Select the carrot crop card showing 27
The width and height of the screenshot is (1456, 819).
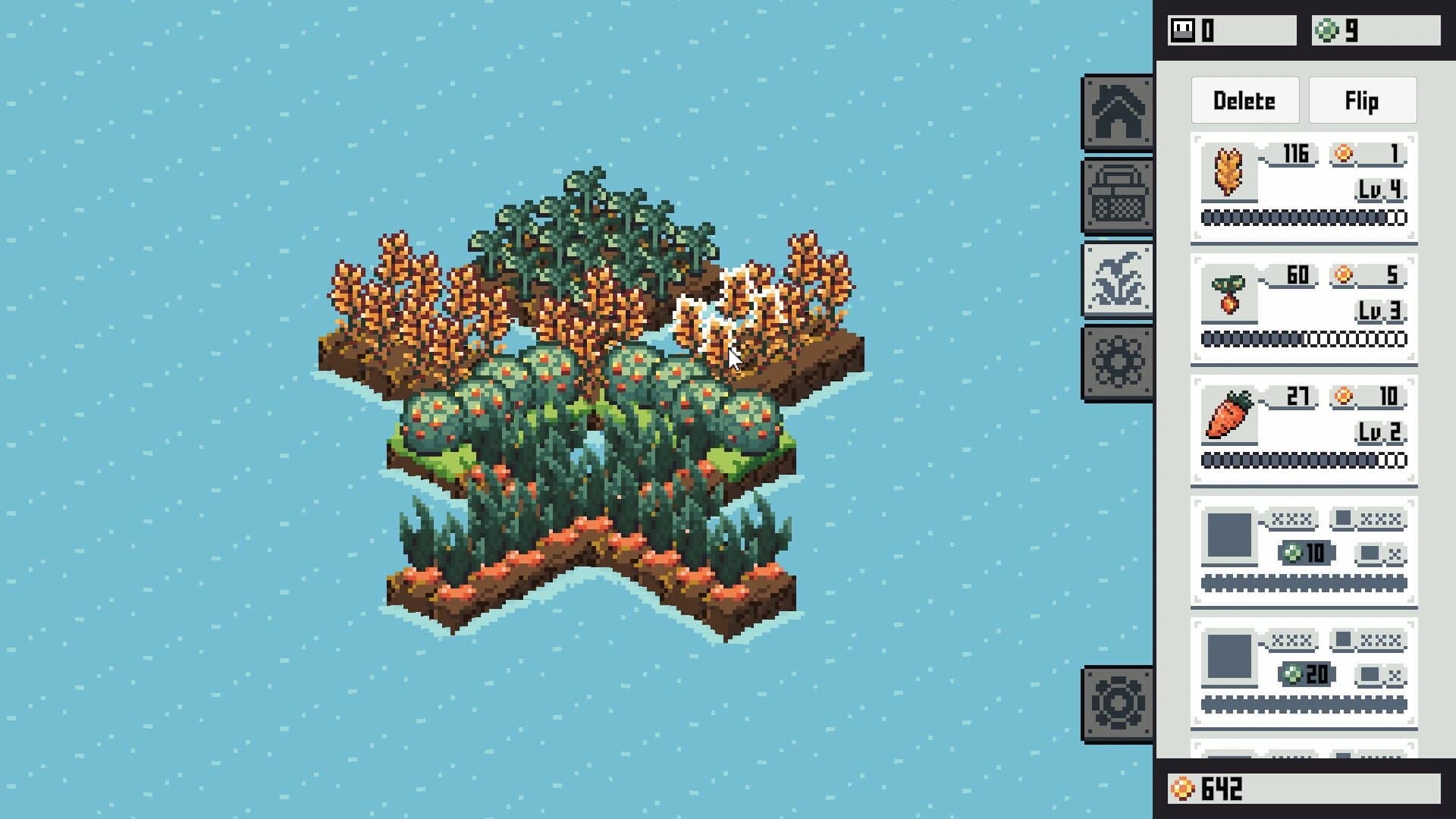pos(1304,430)
